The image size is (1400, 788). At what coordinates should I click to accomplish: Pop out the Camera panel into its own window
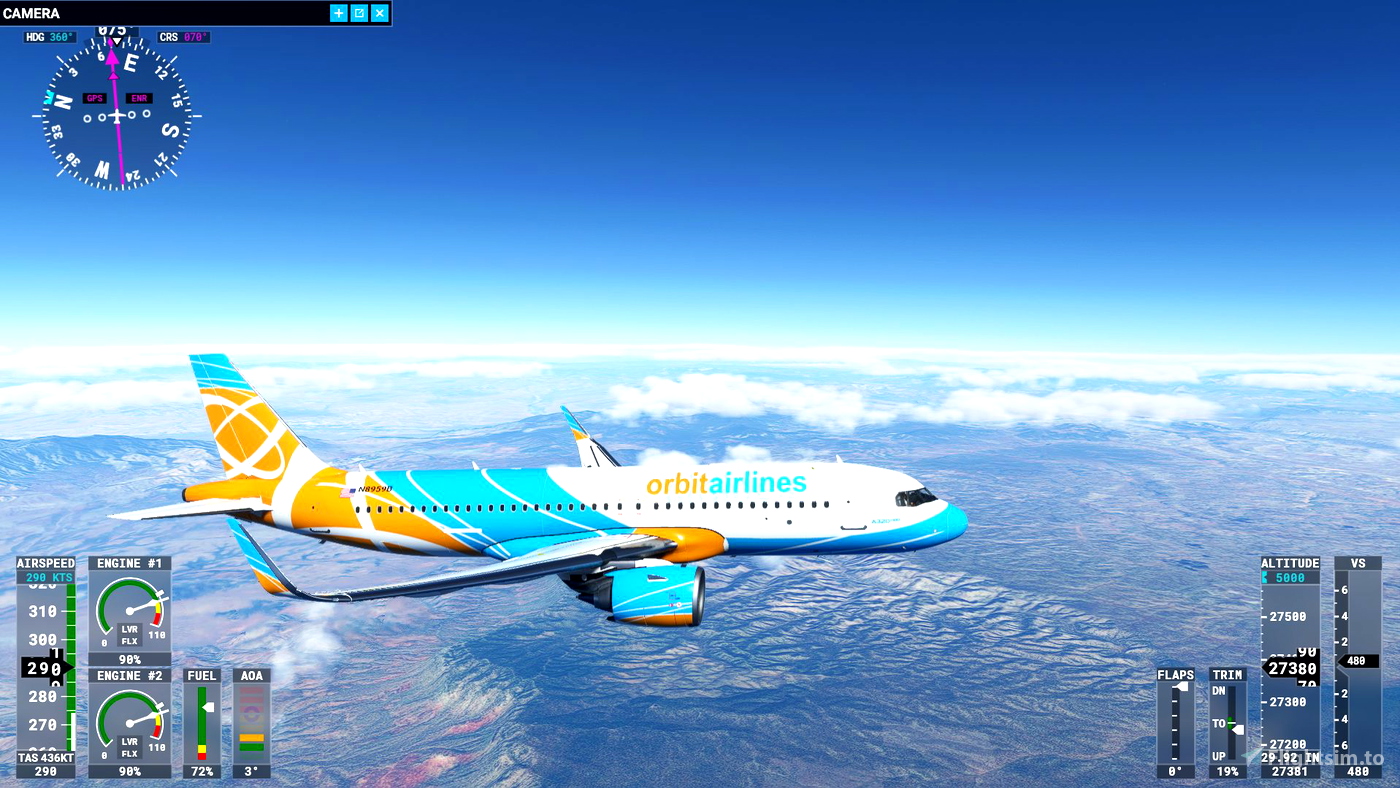(359, 13)
